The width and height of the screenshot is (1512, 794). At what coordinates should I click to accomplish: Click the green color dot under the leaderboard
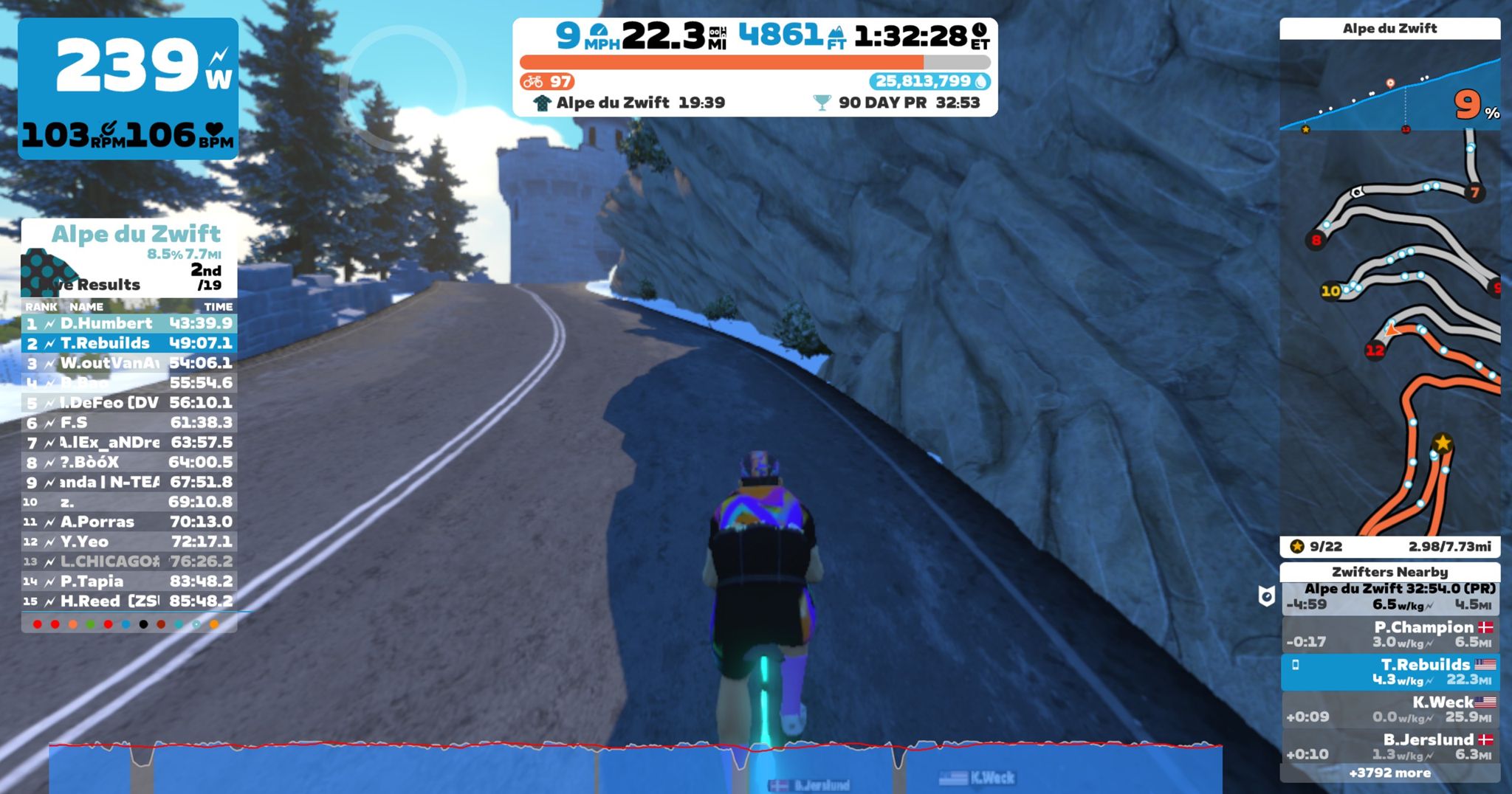(90, 624)
